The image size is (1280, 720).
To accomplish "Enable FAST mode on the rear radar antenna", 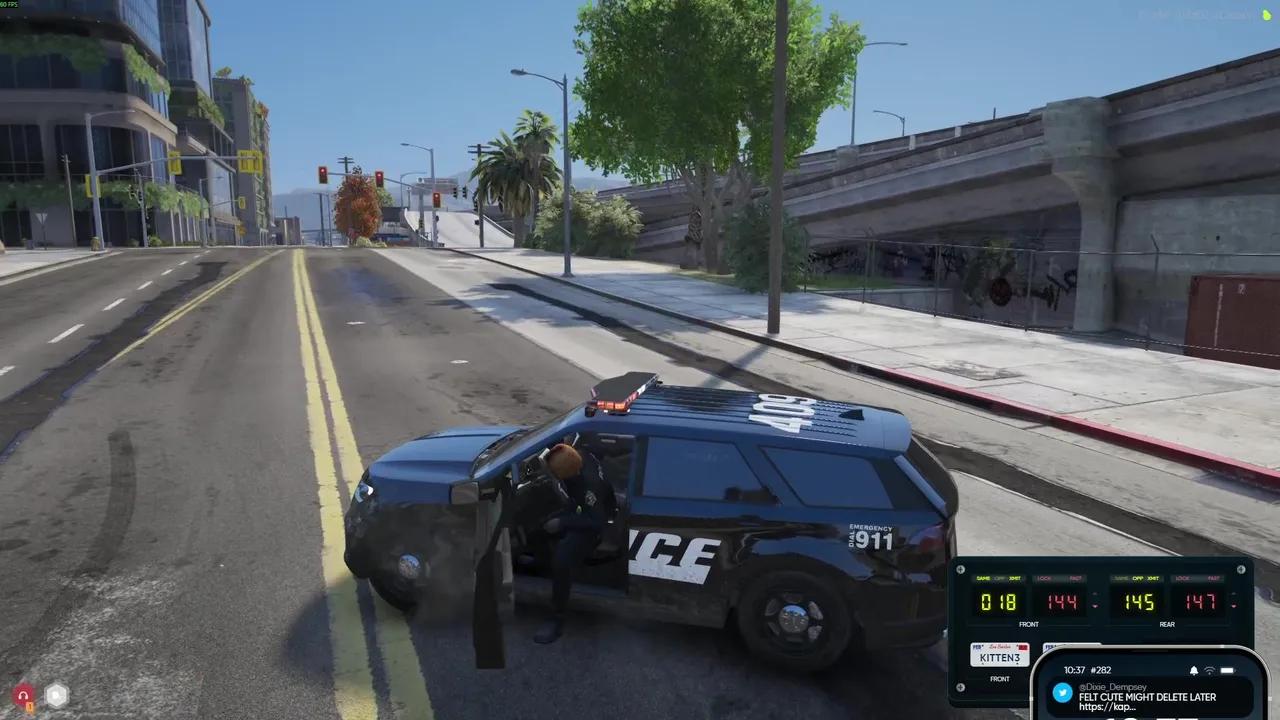I will [x=1215, y=578].
